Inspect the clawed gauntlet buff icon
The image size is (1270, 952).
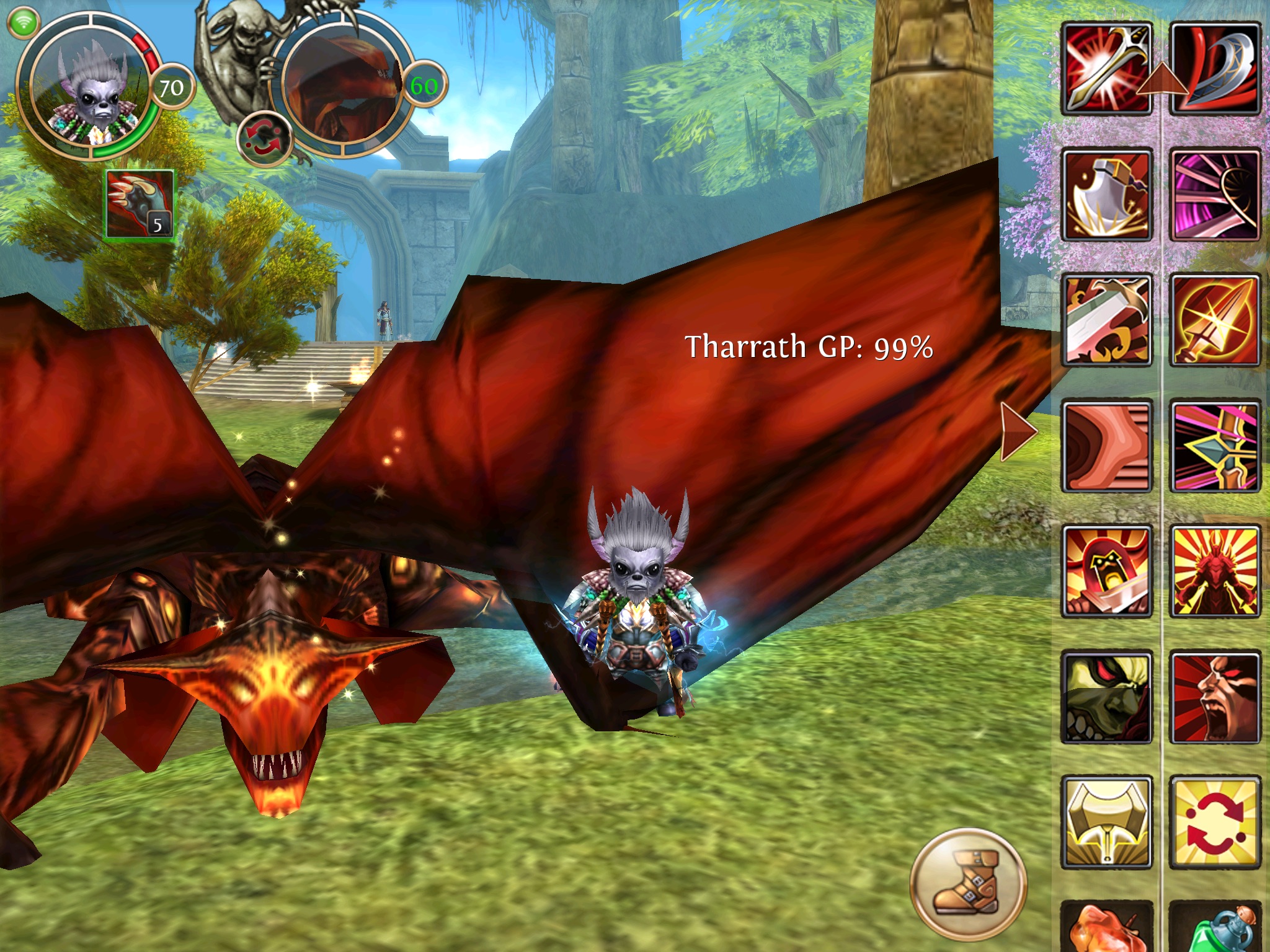pyautogui.click(x=140, y=203)
